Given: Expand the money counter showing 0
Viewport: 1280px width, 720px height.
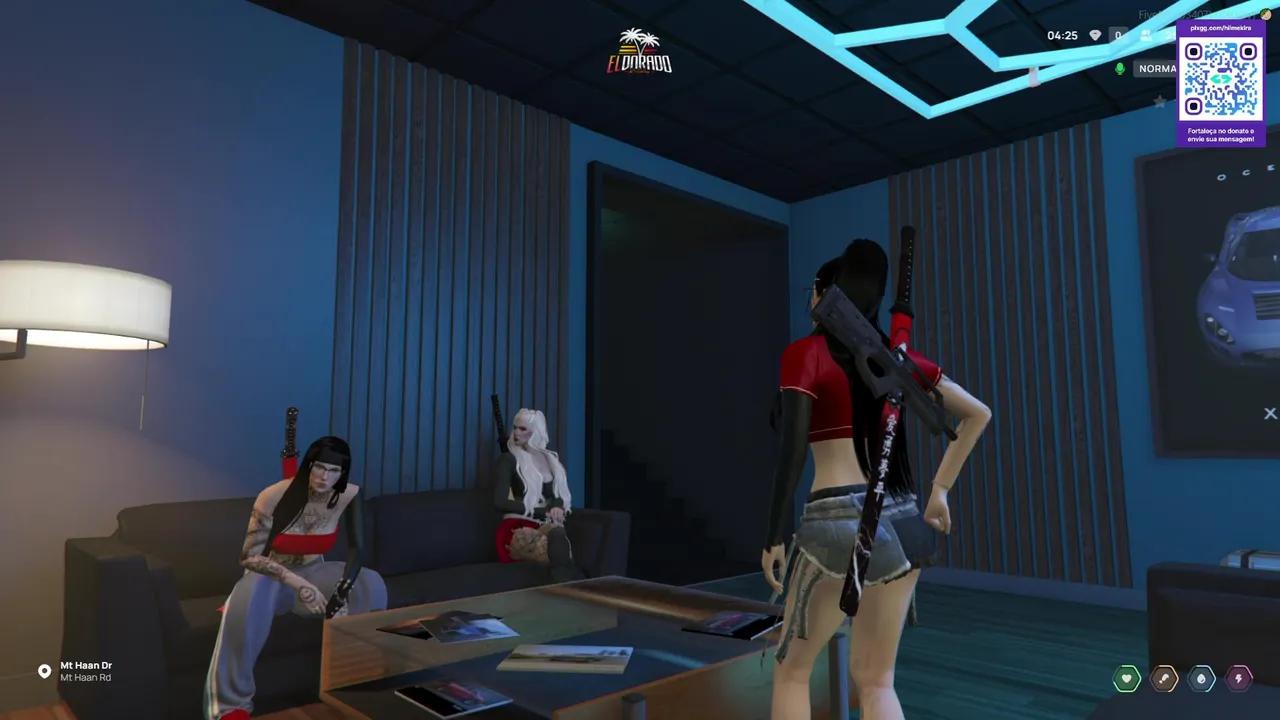Looking at the screenshot, I should [1119, 35].
